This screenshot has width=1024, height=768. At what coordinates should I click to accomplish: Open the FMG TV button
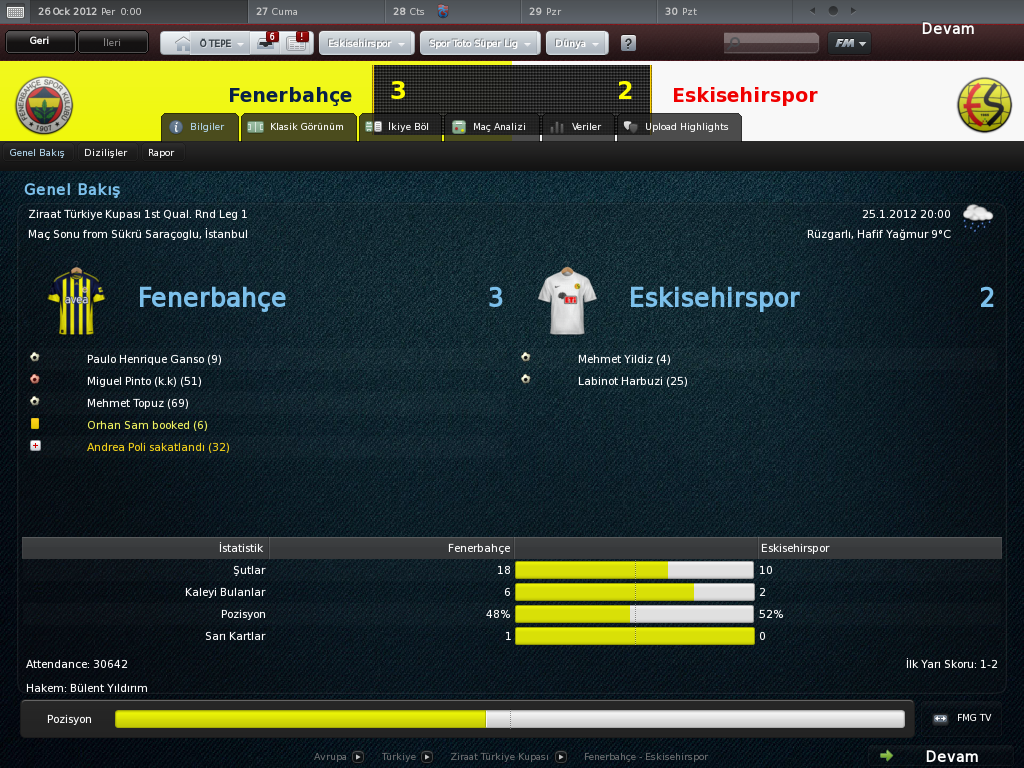[x=964, y=718]
